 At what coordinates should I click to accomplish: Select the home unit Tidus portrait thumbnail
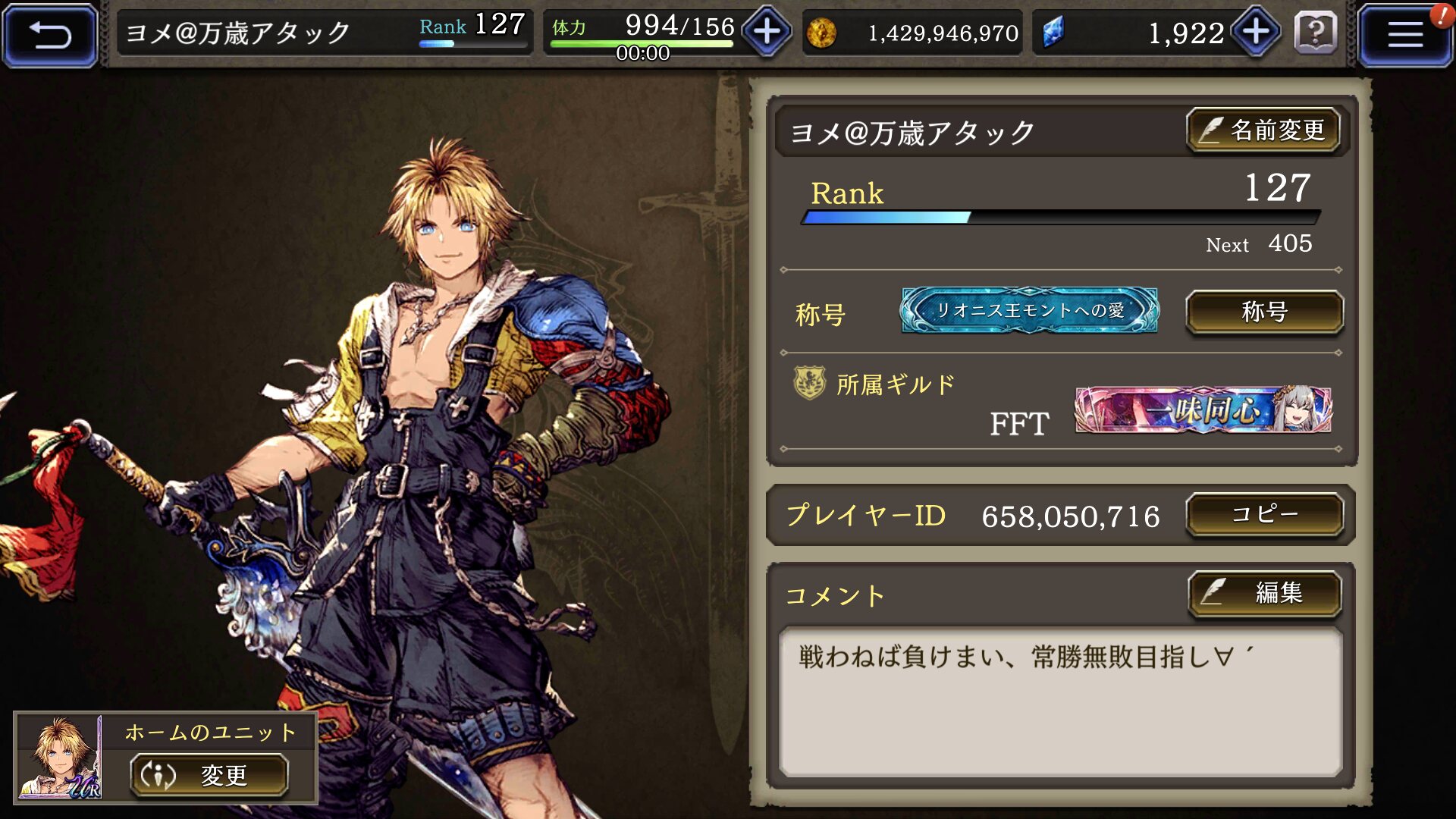(x=60, y=757)
